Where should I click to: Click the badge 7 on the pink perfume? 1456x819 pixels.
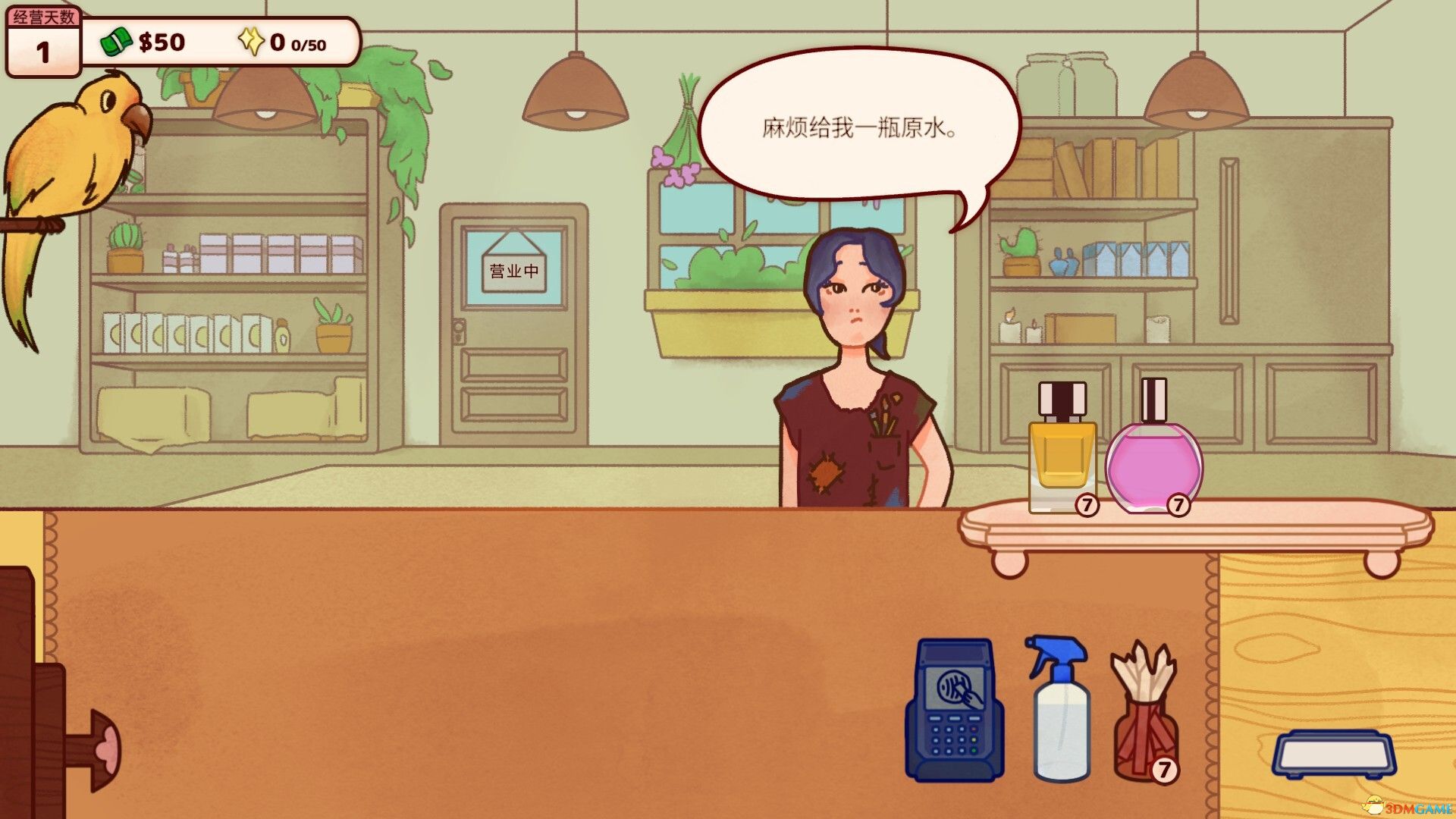(1180, 504)
